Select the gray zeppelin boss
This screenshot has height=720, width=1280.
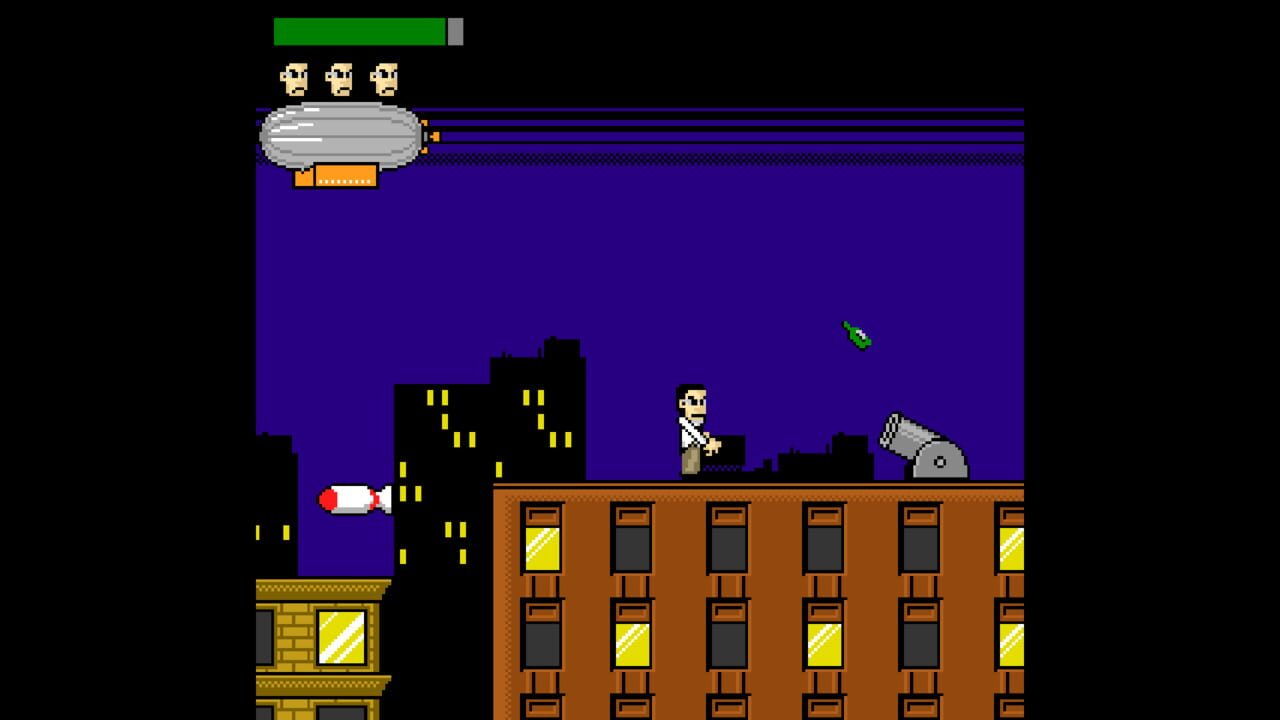[340, 135]
